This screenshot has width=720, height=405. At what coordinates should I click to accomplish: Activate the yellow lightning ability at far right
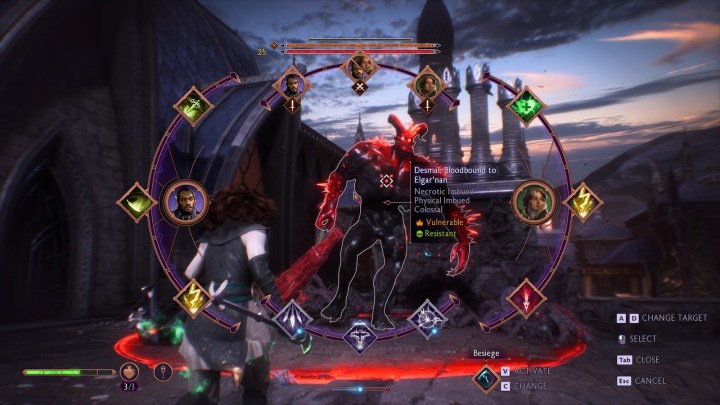point(581,202)
